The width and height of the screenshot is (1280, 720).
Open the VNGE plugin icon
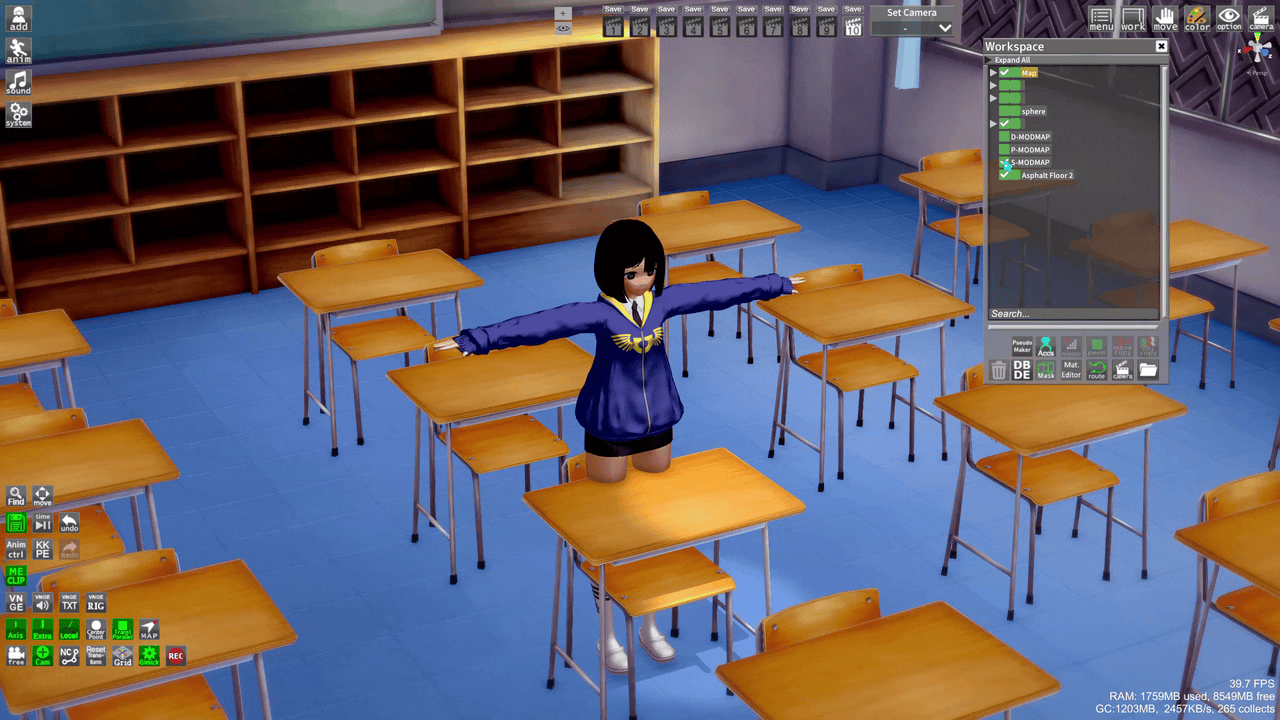coord(15,601)
